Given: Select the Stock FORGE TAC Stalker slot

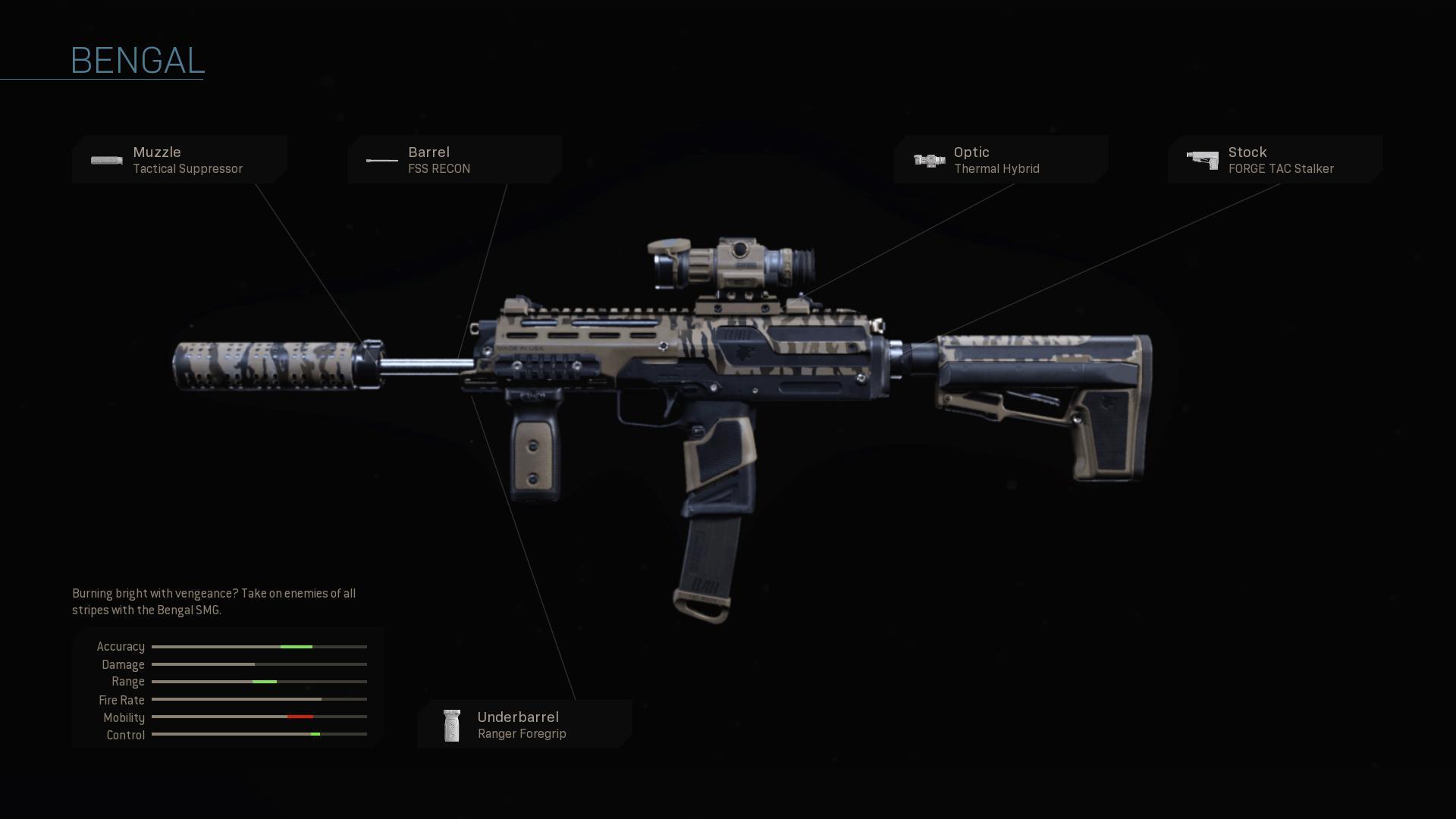Looking at the screenshot, I should (1275, 160).
